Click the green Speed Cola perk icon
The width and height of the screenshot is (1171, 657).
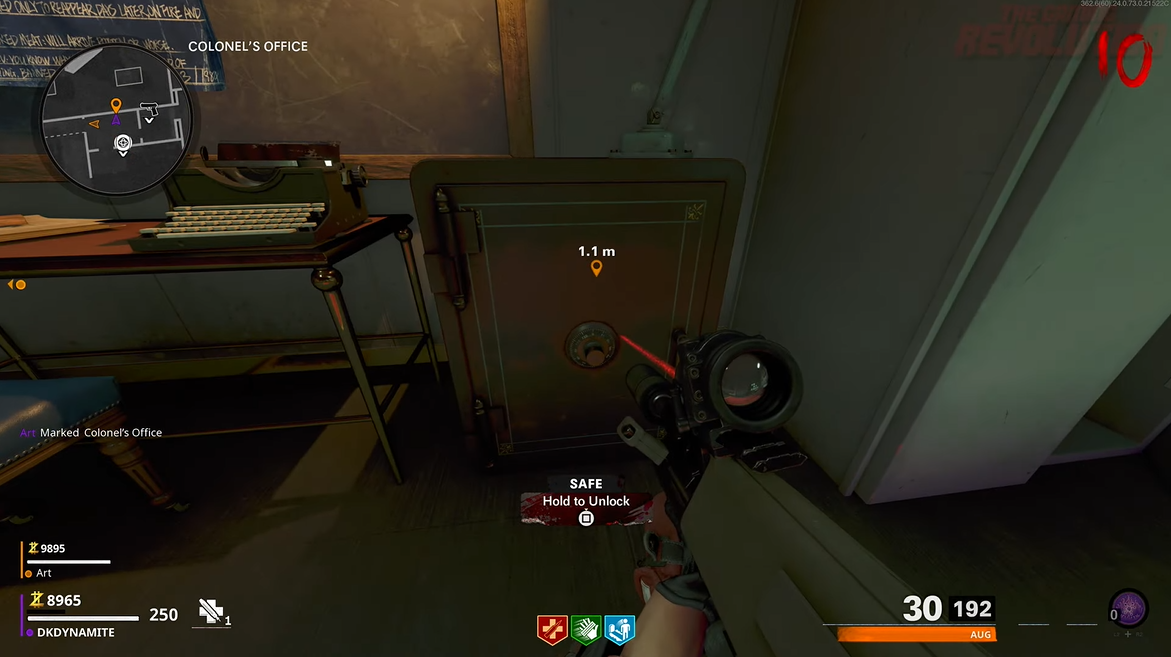[586, 629]
